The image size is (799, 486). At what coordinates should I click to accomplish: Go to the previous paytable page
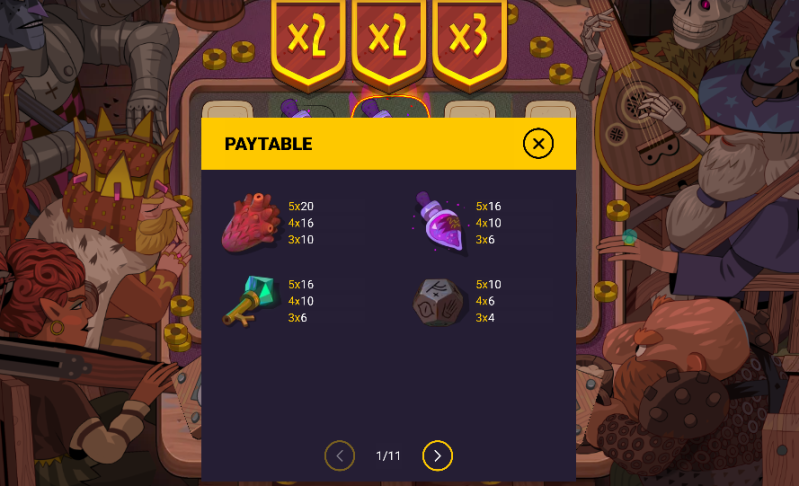coord(340,456)
